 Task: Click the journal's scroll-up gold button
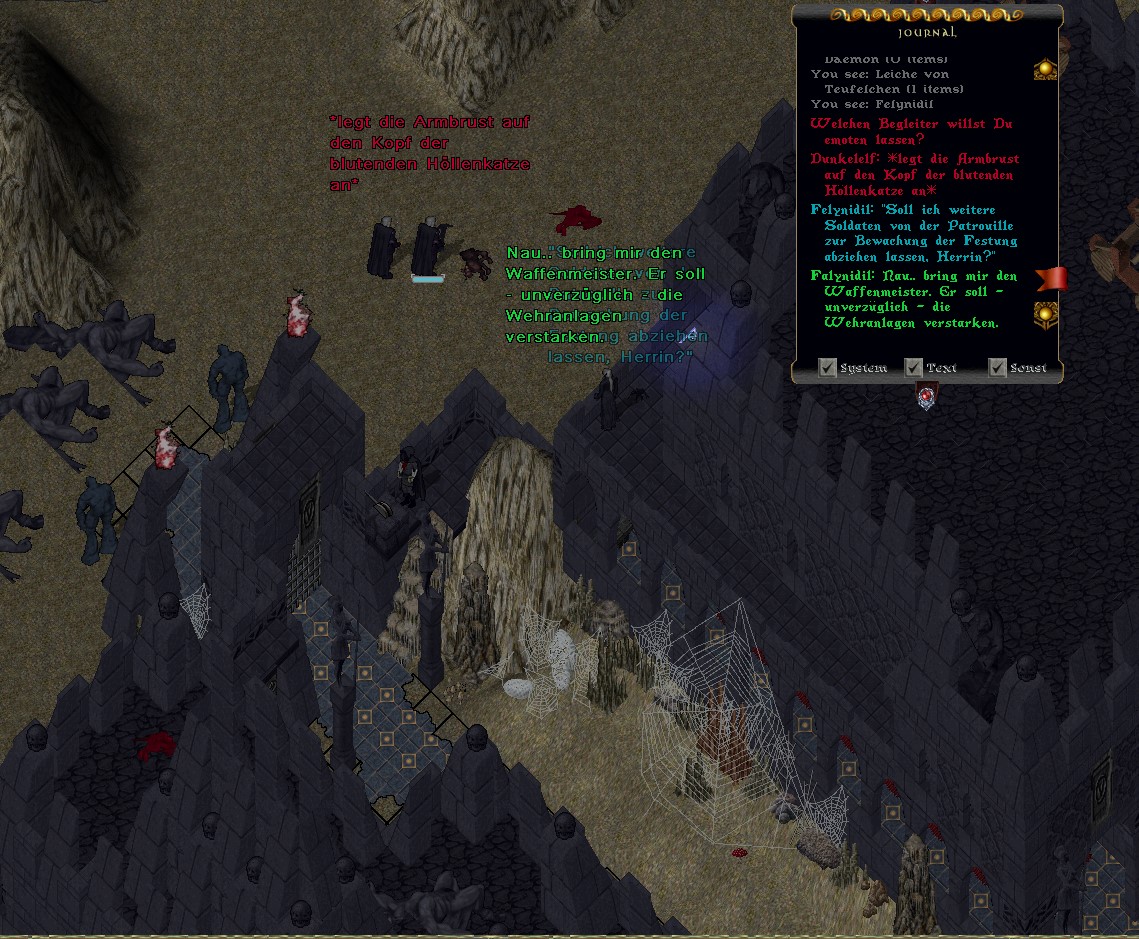(x=1045, y=69)
